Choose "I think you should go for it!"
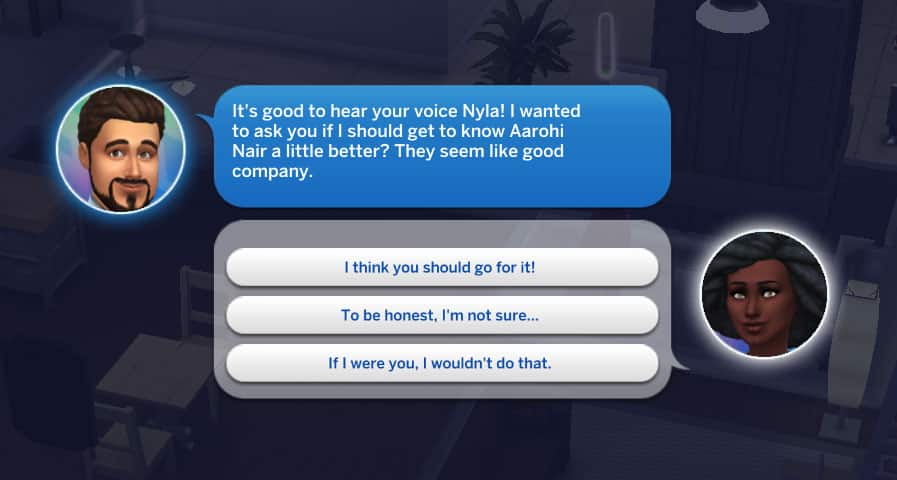This screenshot has width=897, height=480. coord(442,267)
